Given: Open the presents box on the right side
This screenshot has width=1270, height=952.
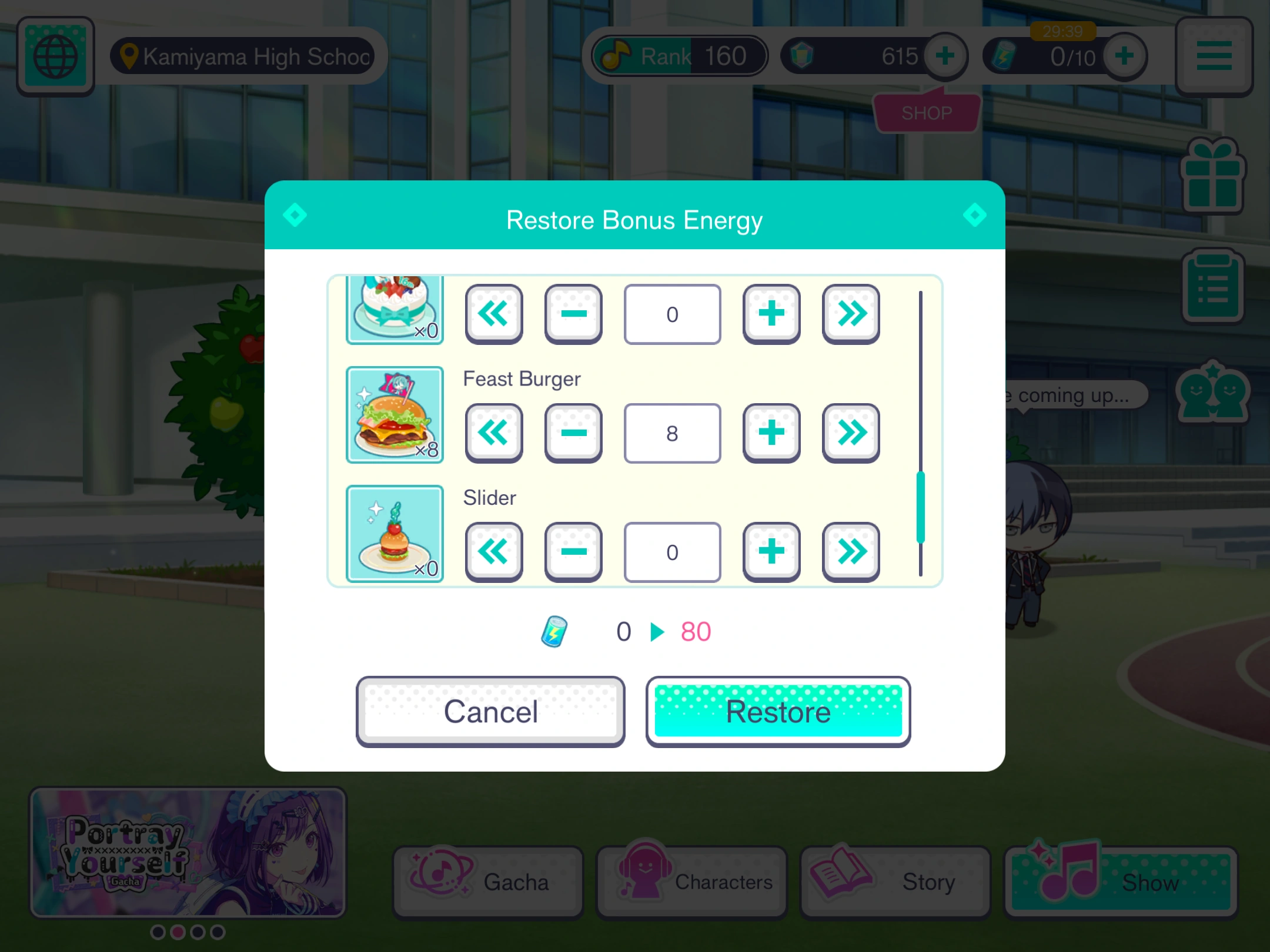Looking at the screenshot, I should pyautogui.click(x=1213, y=176).
